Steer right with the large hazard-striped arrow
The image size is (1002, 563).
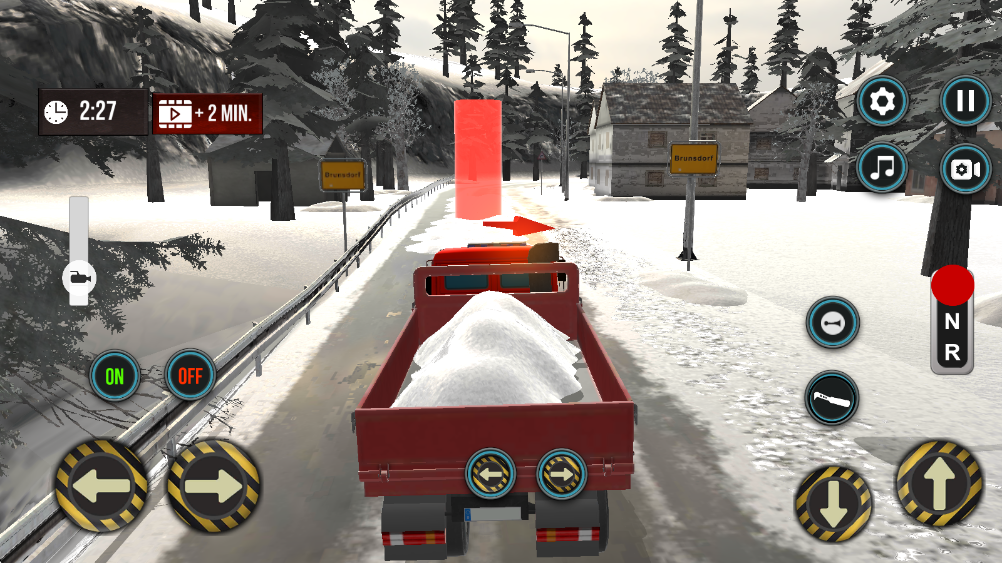[213, 486]
